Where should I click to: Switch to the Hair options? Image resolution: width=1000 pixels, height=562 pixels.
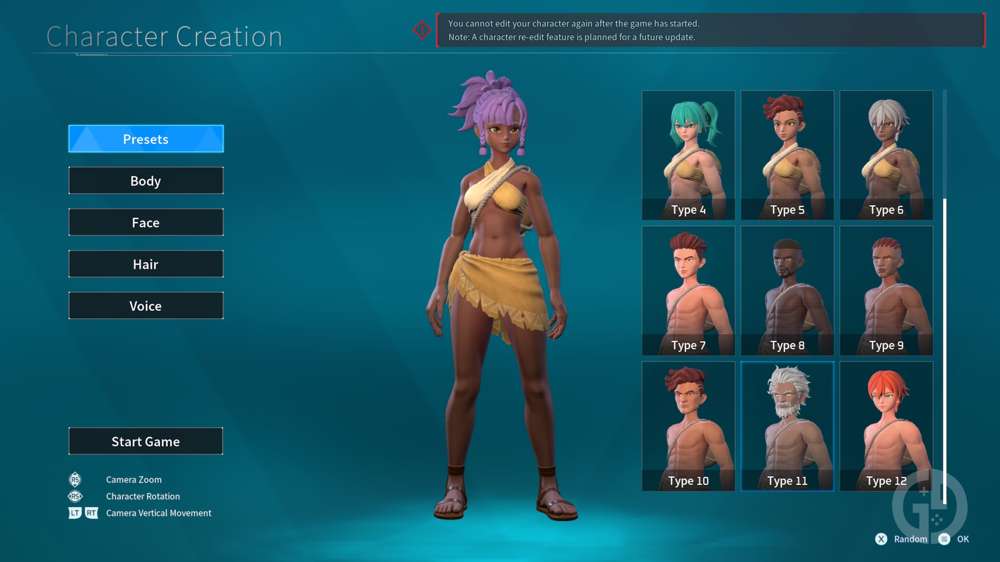[146, 264]
